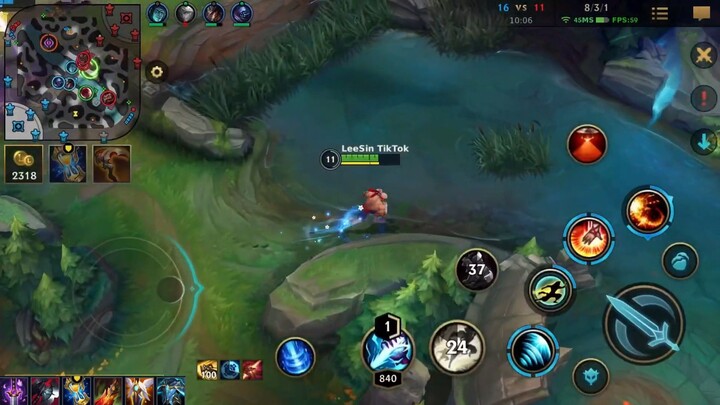Screen dimensions: 720x405
Task: Attack with the large sword button
Action: (x=644, y=323)
